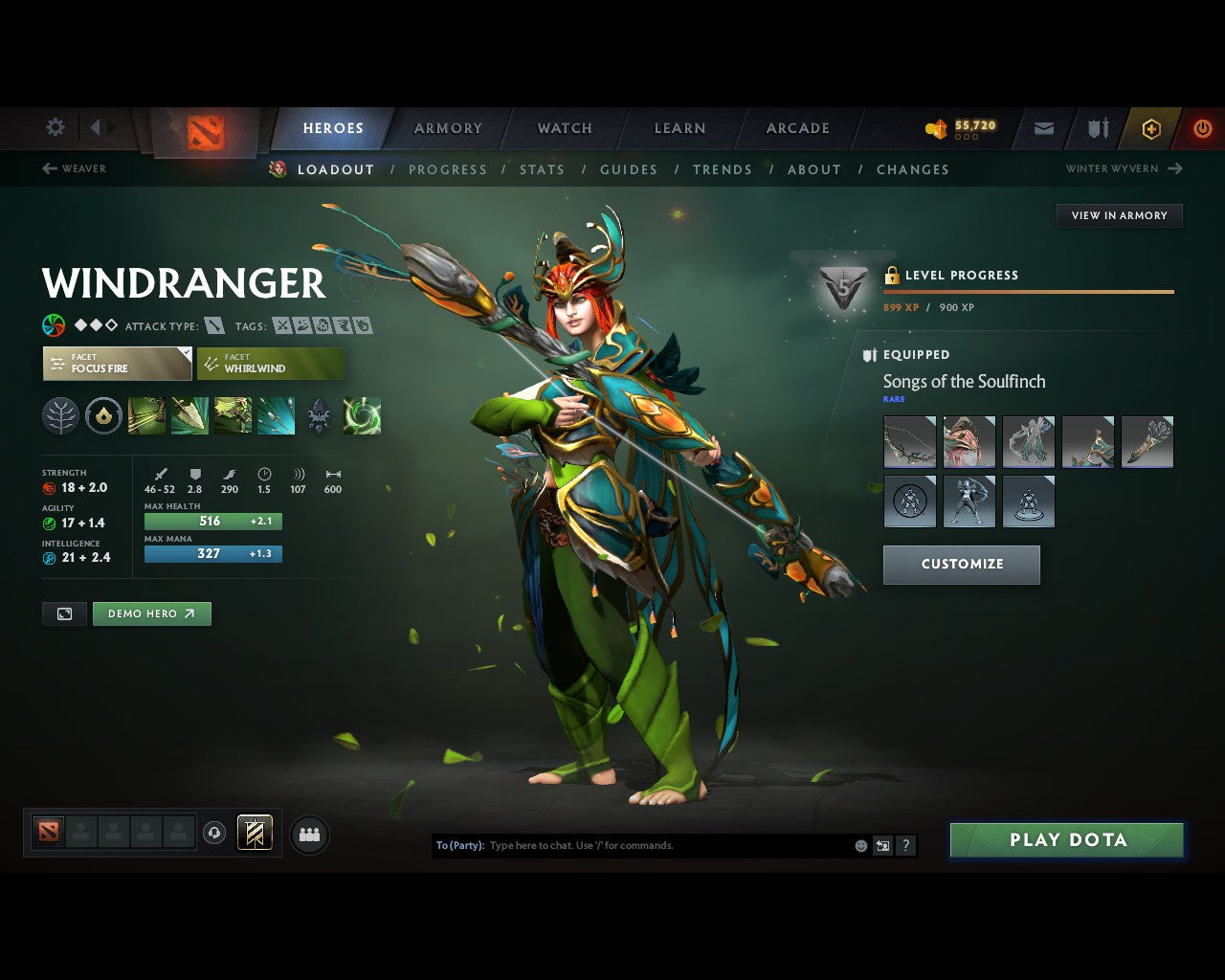
Task: Click the Level Progress XP bar
Action: click(x=1029, y=292)
